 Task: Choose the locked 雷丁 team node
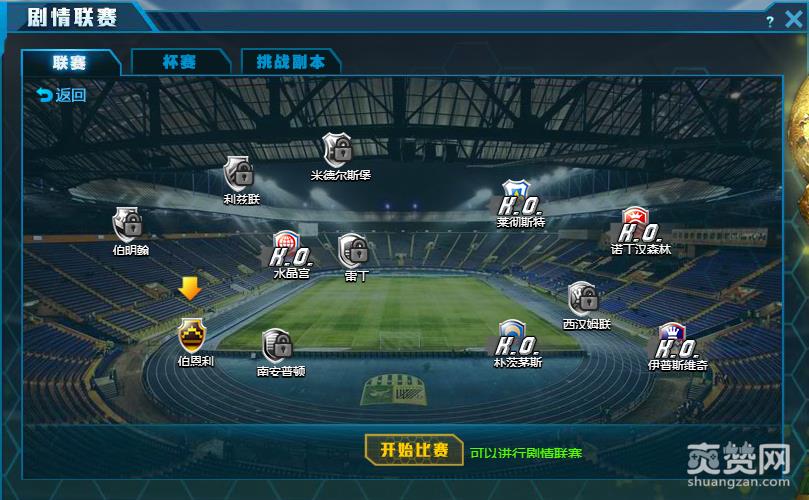354,250
